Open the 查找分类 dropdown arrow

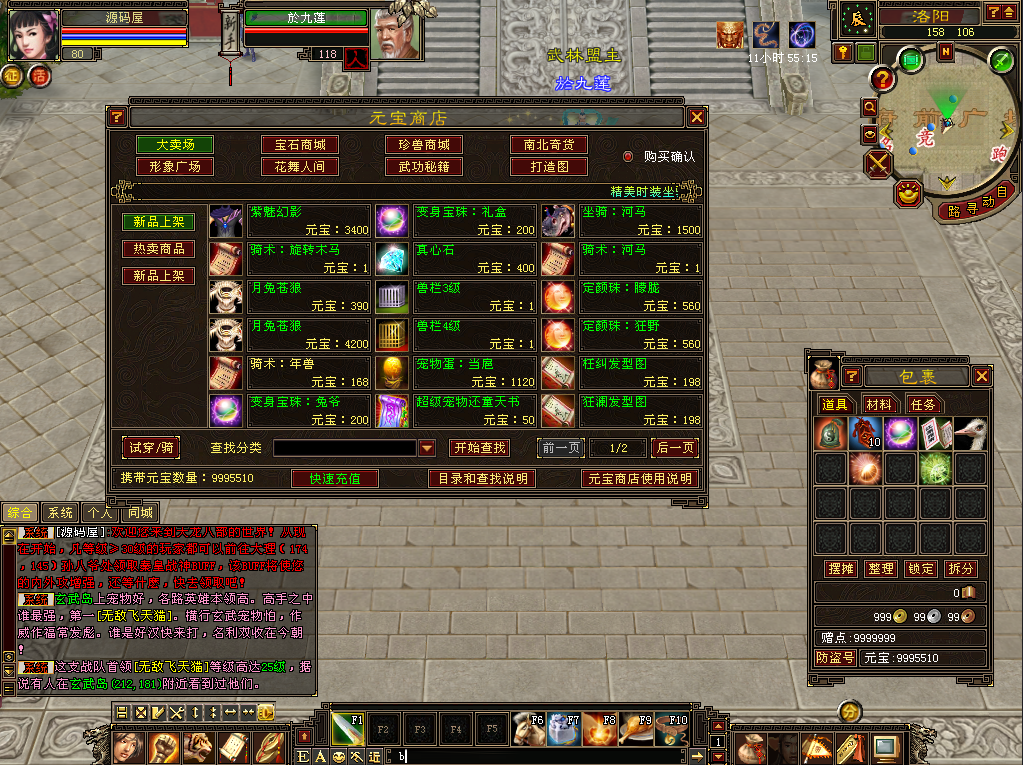(x=427, y=448)
